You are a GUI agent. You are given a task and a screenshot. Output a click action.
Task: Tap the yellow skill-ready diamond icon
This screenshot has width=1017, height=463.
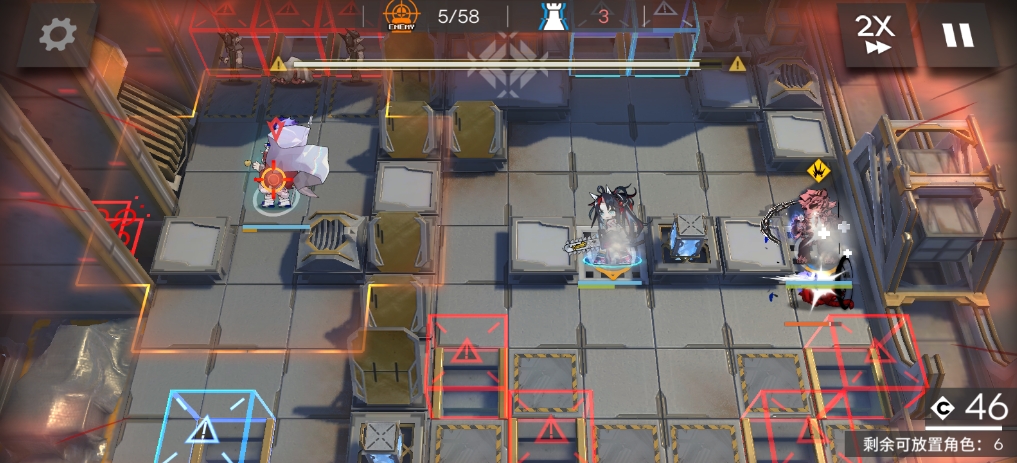[818, 169]
